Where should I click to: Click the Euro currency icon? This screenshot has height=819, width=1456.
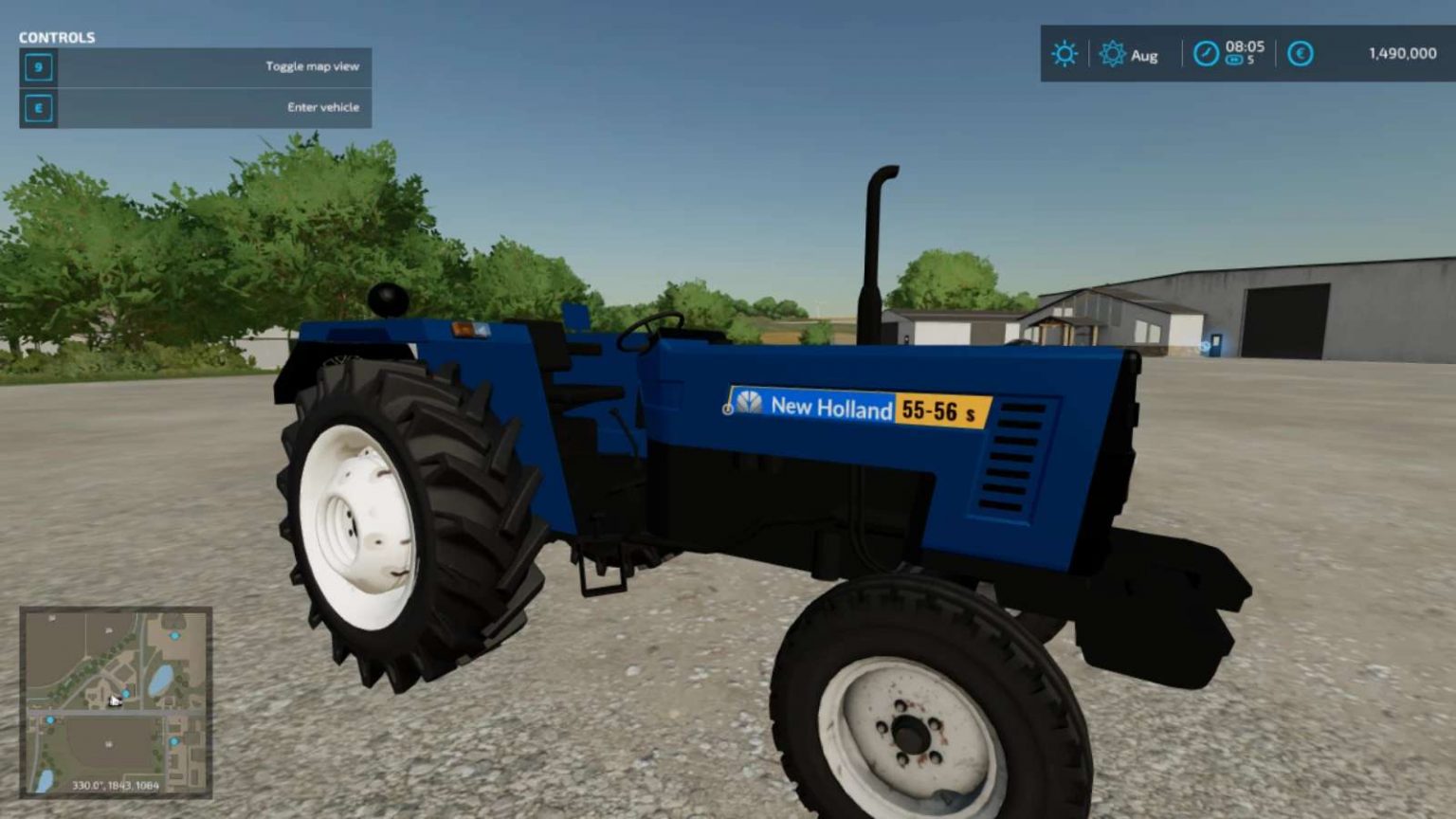pos(1300,54)
